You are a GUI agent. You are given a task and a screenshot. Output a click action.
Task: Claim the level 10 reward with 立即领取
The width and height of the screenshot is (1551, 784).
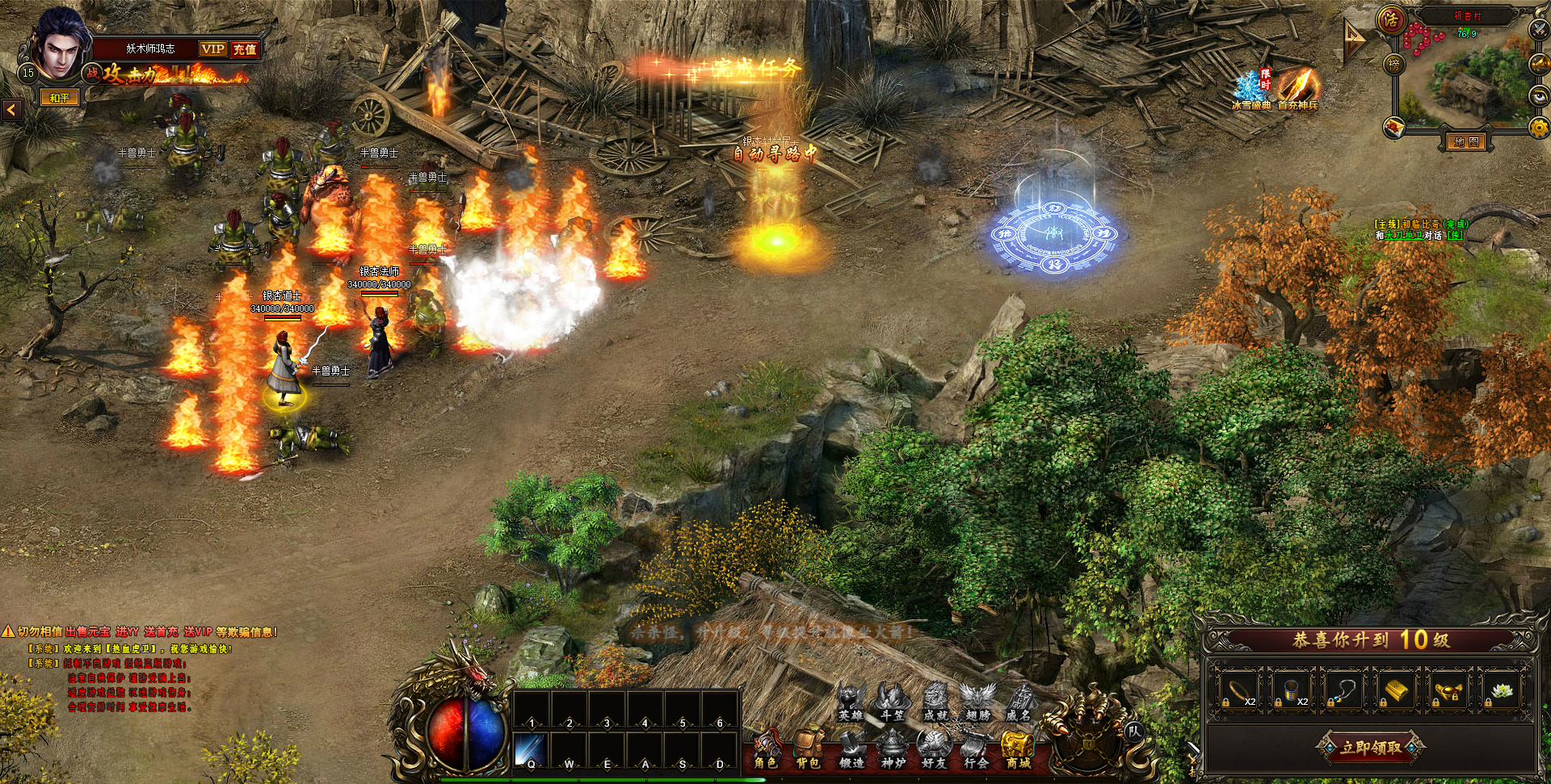click(1371, 747)
